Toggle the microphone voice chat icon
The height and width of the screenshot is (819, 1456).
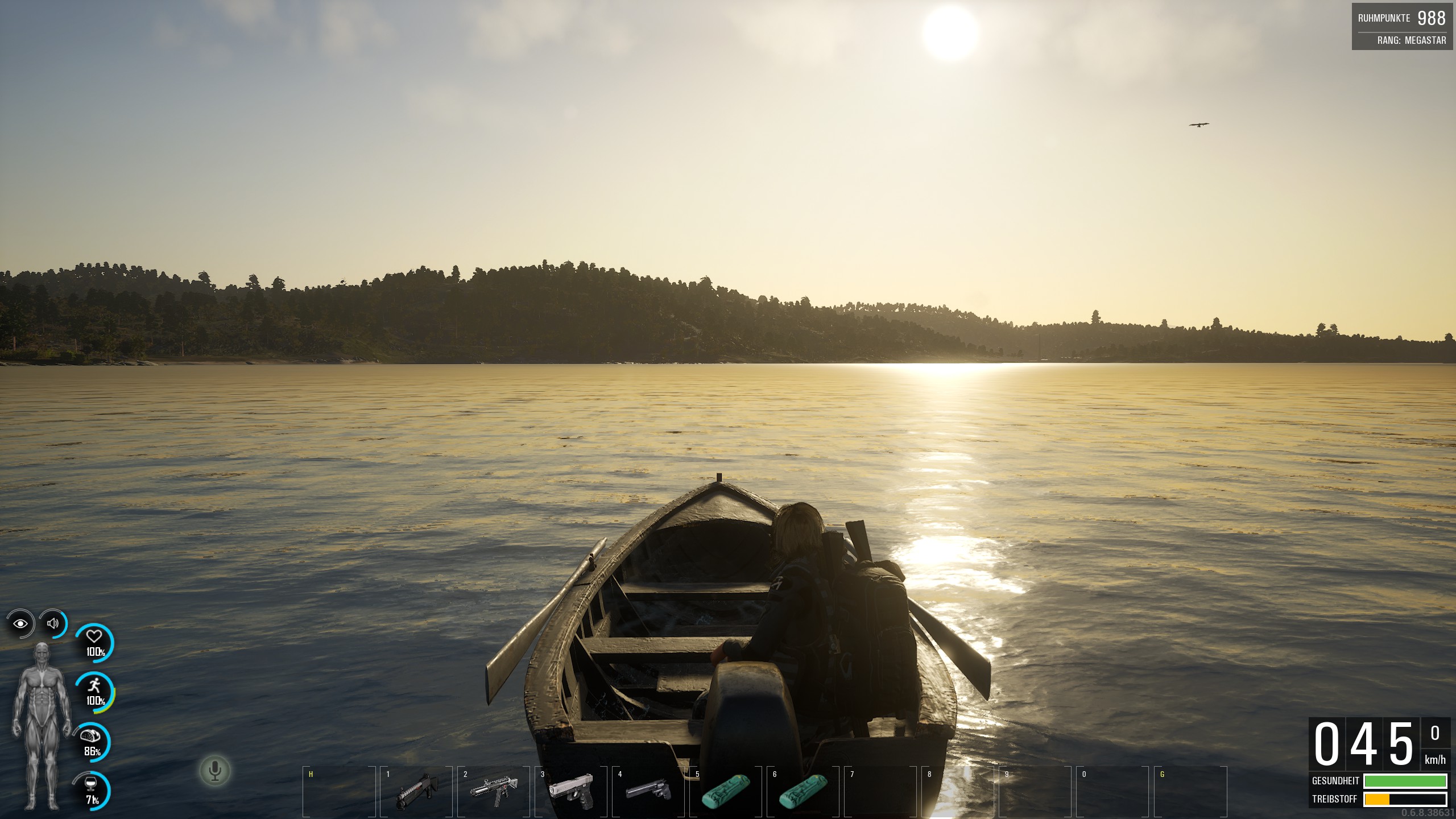215,771
